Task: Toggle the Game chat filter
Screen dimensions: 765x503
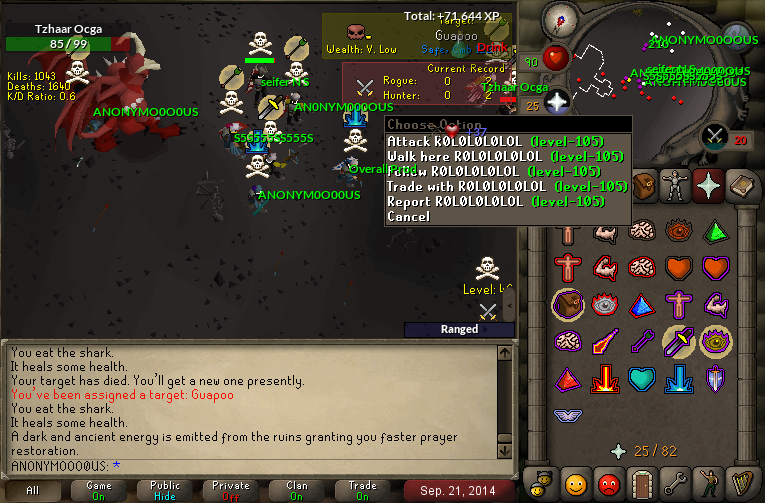Action: coord(98,491)
